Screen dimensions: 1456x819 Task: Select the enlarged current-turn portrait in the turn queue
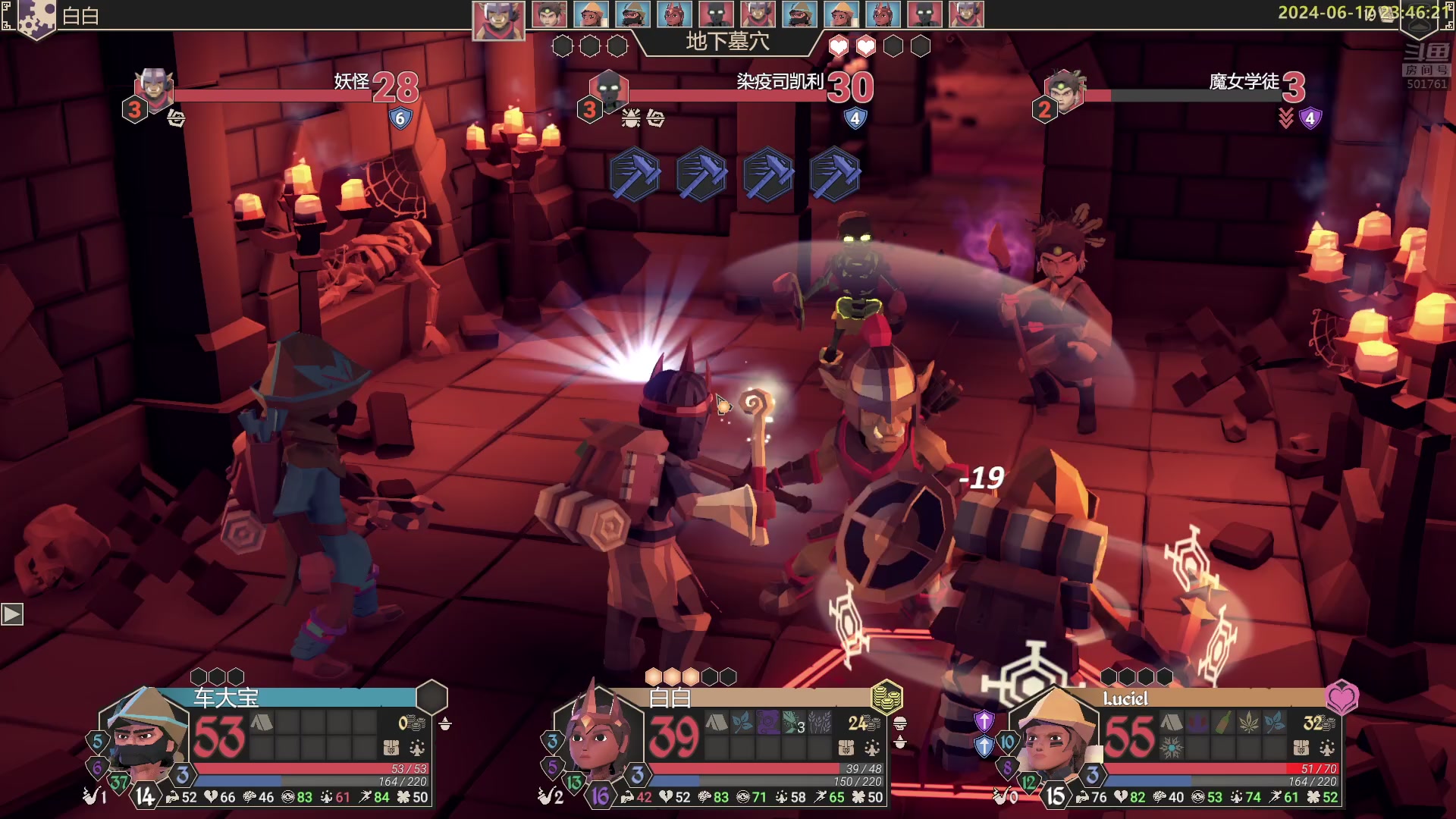click(498, 20)
